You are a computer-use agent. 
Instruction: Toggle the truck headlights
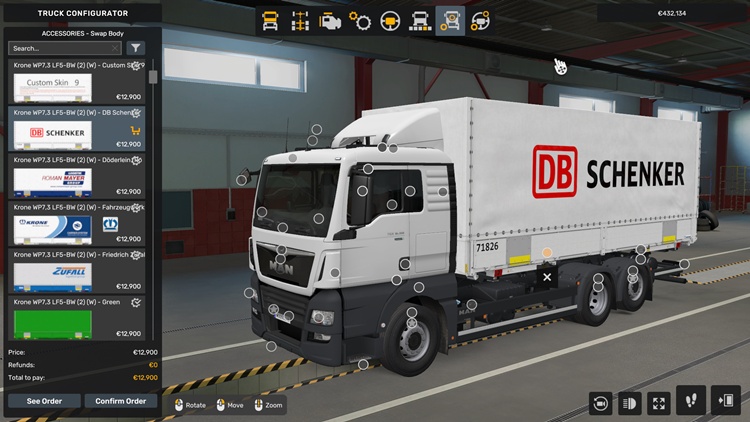(630, 402)
